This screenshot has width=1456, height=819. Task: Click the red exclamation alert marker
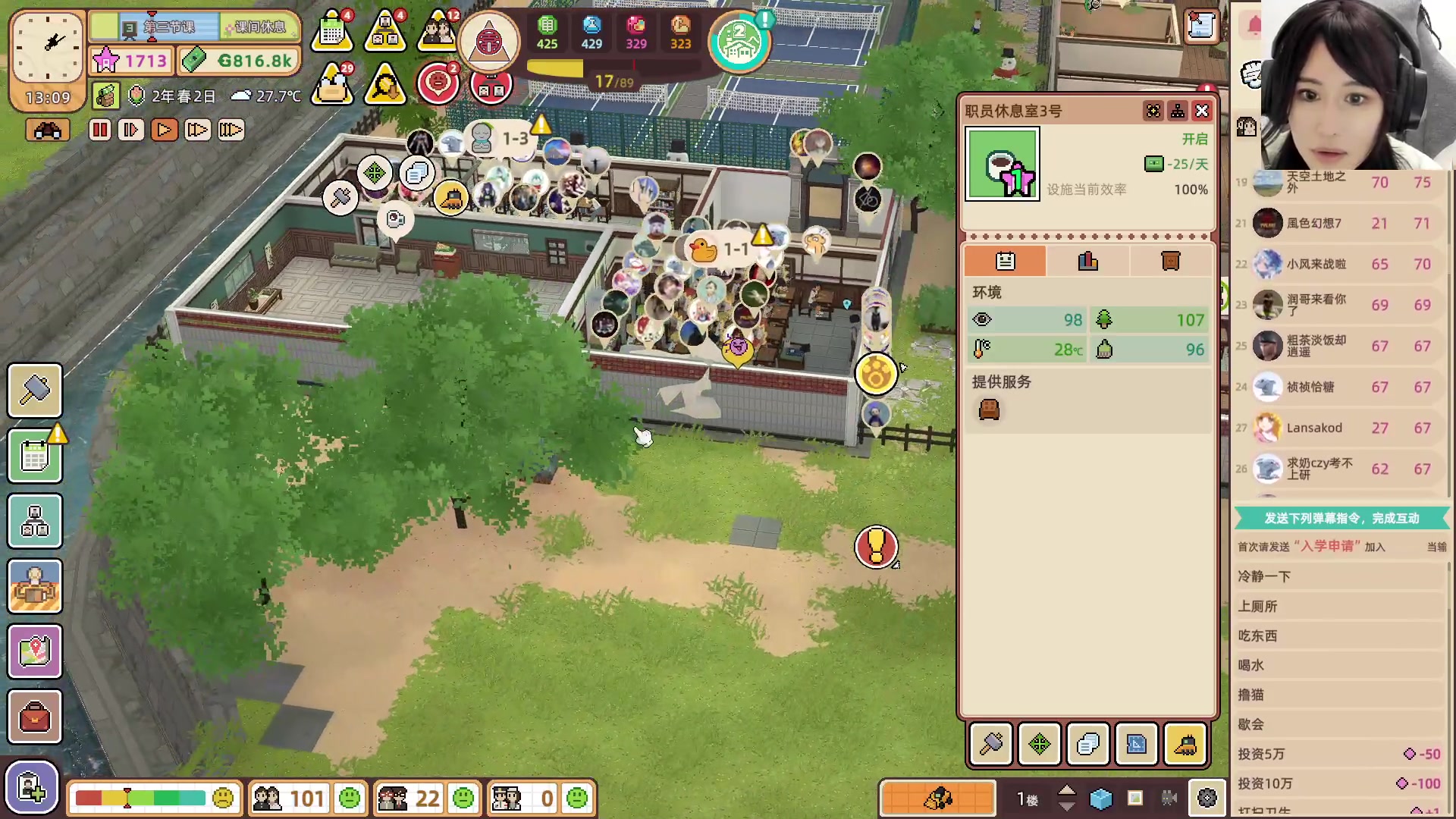[x=876, y=546]
